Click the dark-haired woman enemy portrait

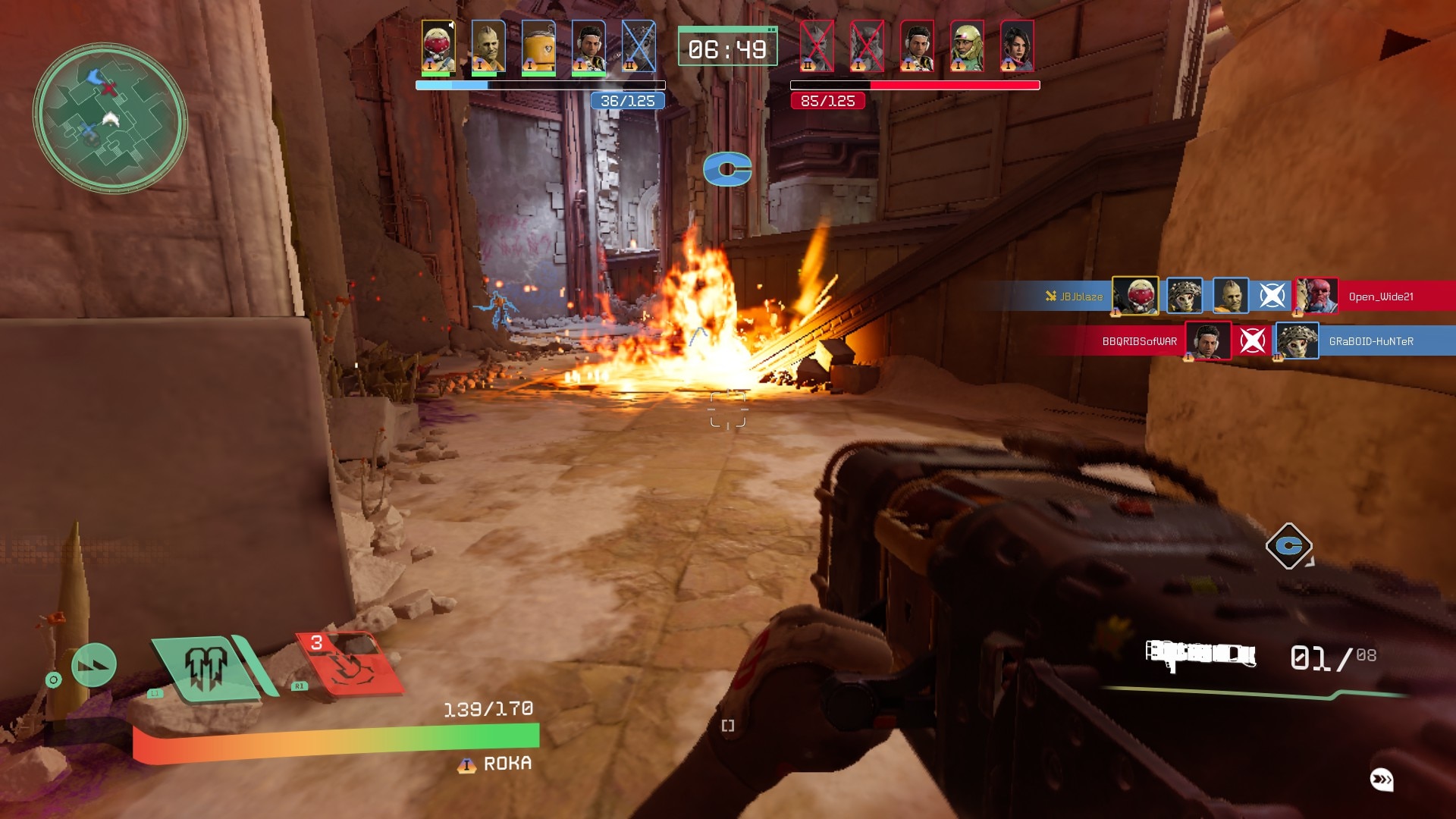coord(1017,46)
